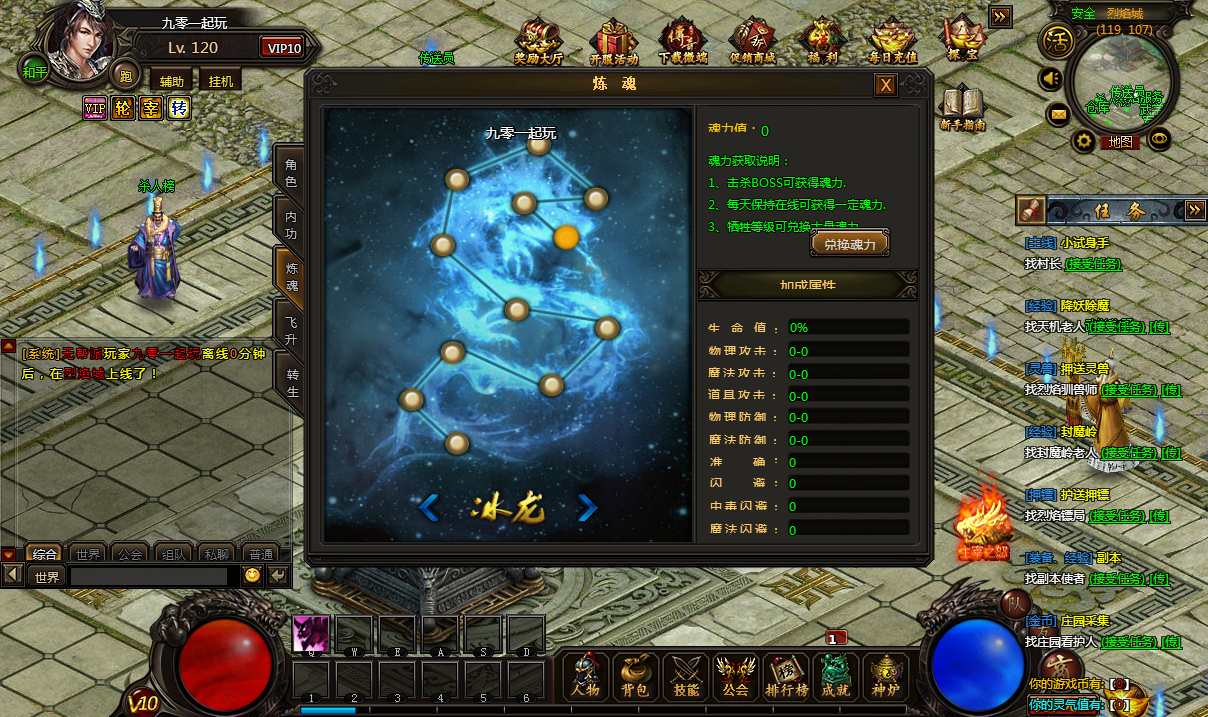Open the 背包 backpack

[x=636, y=676]
